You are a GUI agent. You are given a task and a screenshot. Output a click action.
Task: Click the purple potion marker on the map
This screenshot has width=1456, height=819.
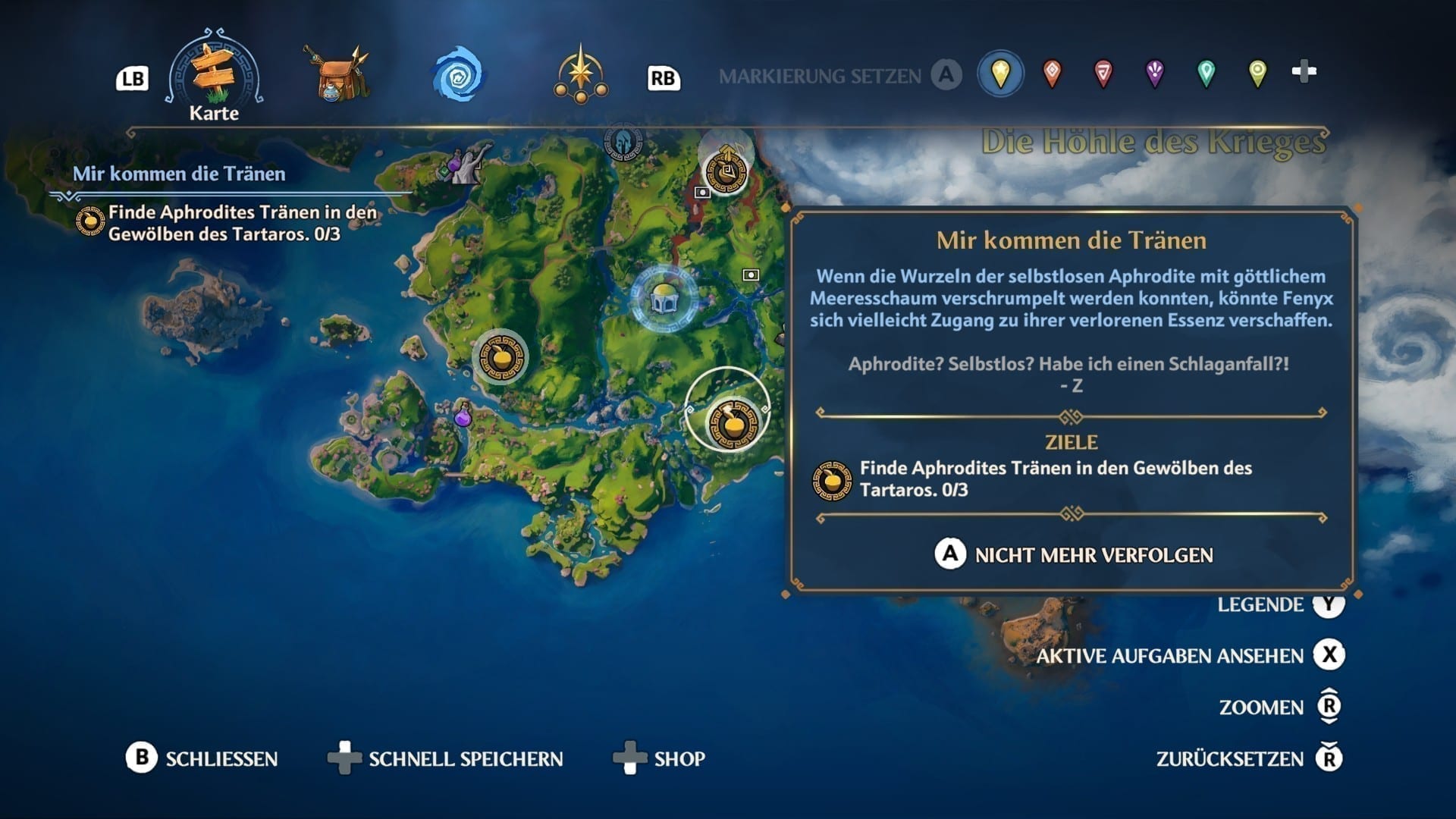[463, 416]
